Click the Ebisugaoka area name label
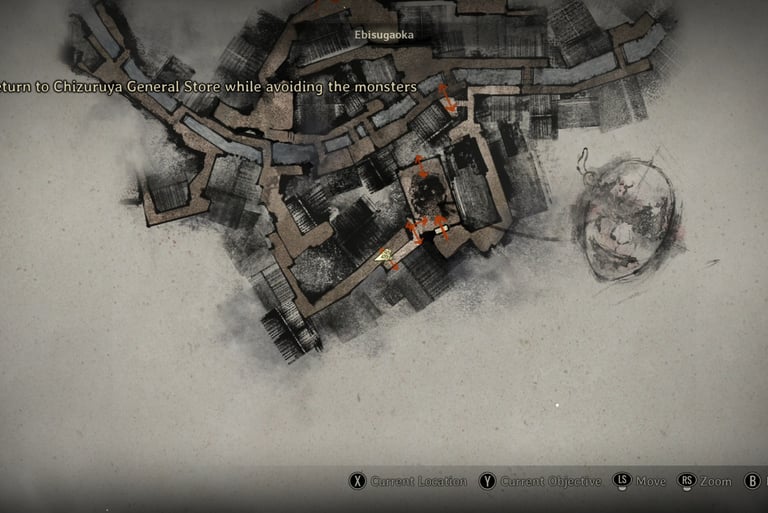 [384, 34]
